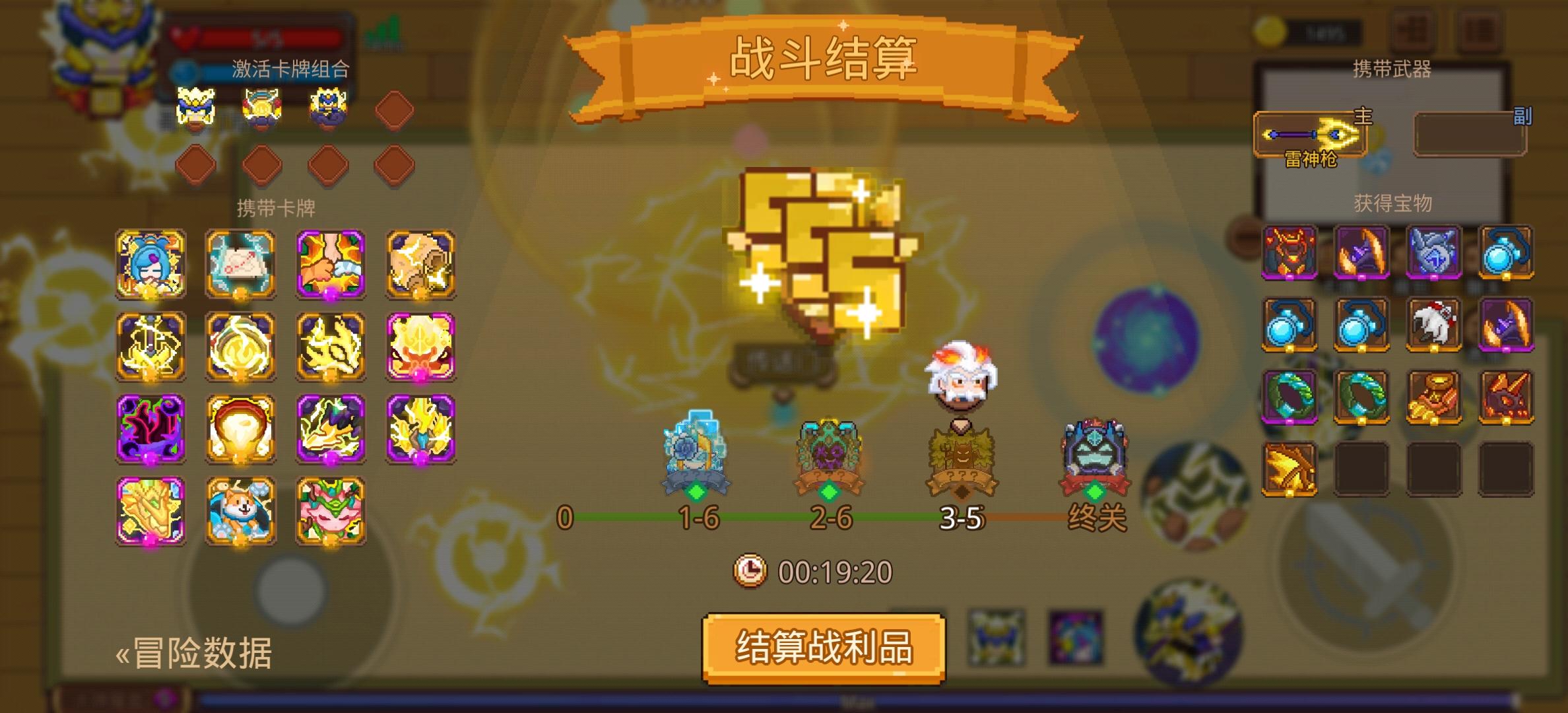Select the red armor treasure item

[x=1290, y=254]
